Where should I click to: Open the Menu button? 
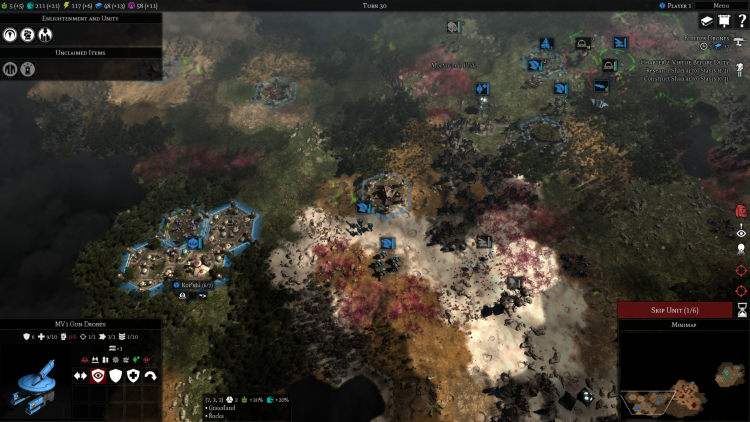tap(718, 6)
